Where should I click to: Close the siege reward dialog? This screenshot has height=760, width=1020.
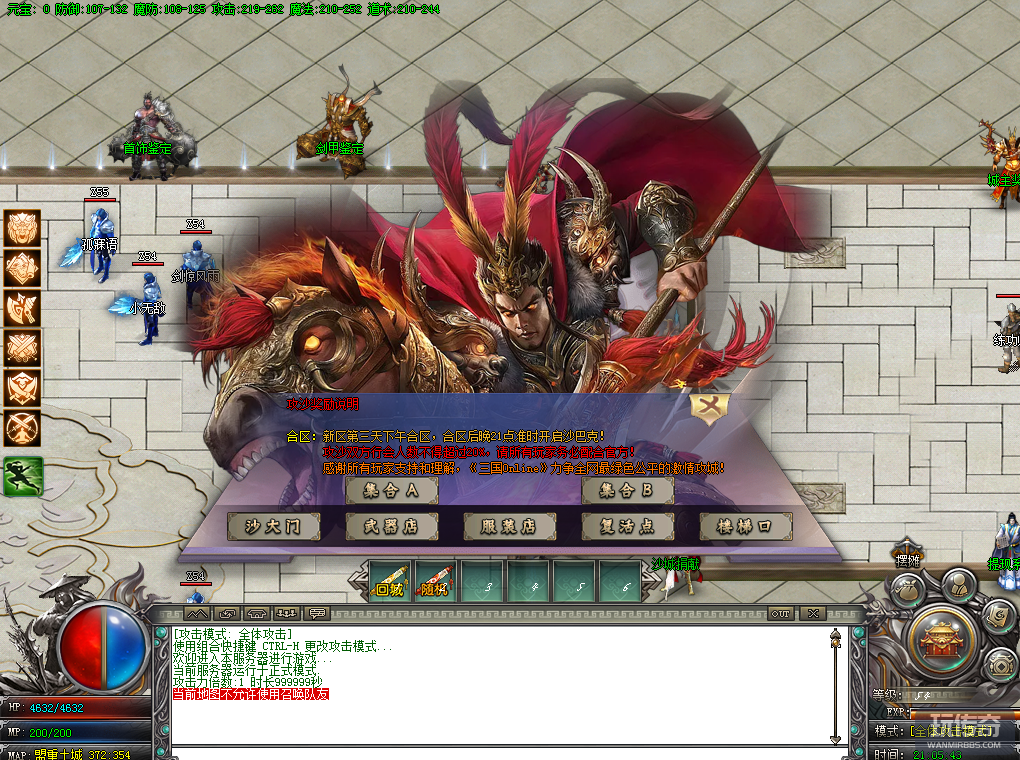(710, 405)
